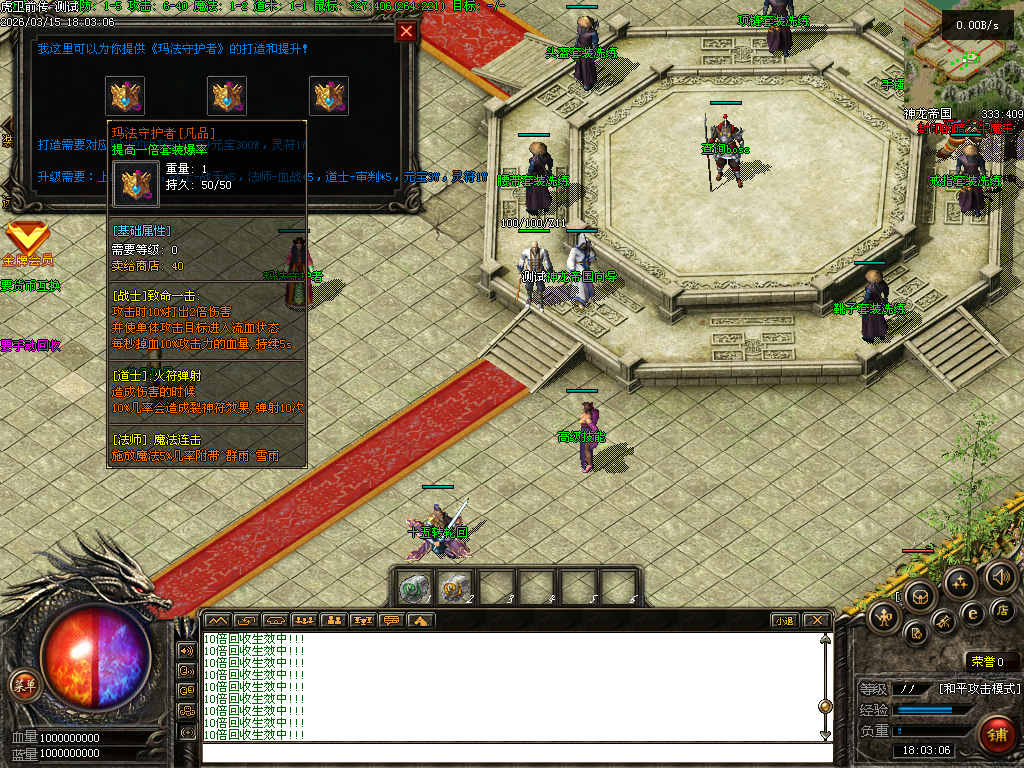This screenshot has width=1024, height=768.
Task: Click the 要货币互换 currency exchange link
Action: [x=31, y=285]
